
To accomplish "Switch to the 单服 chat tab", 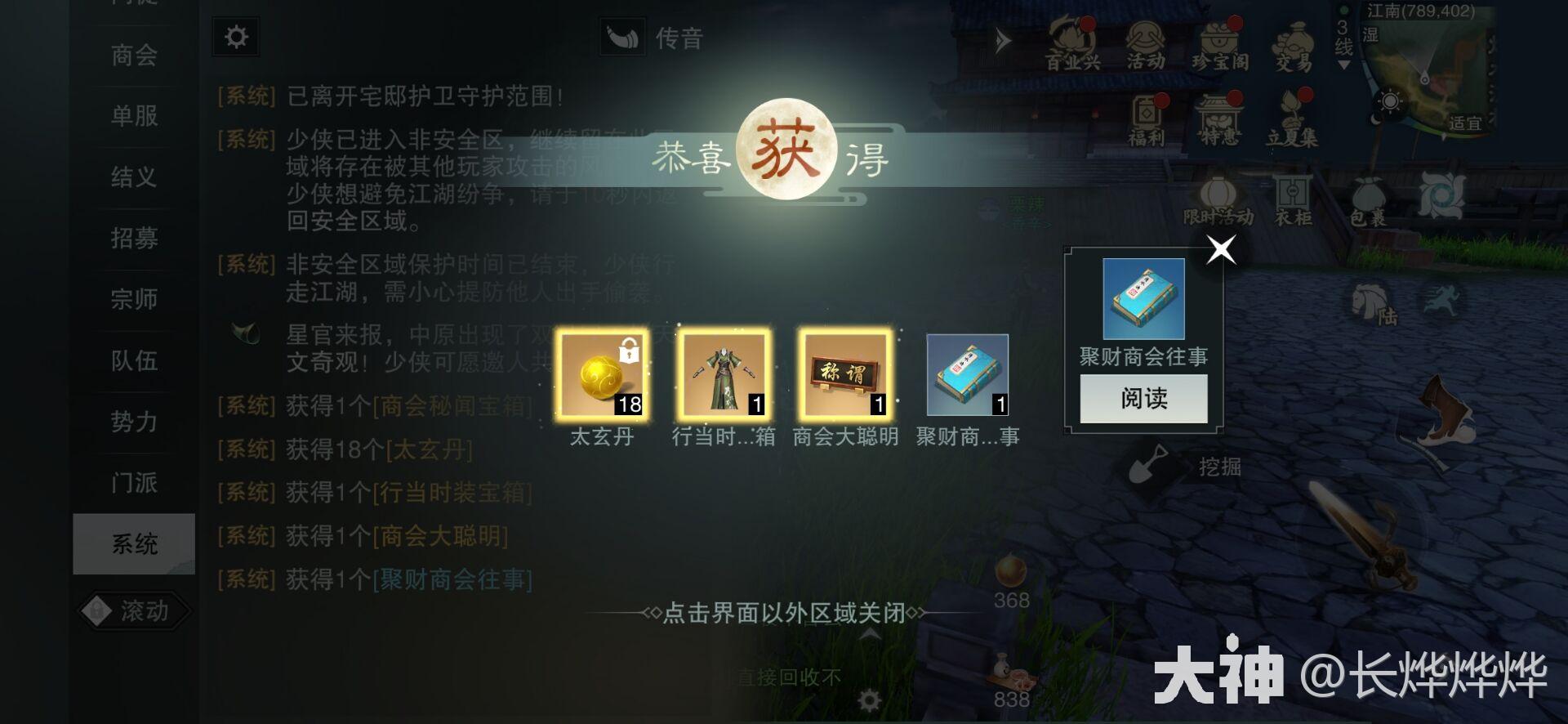I will pyautogui.click(x=134, y=116).
